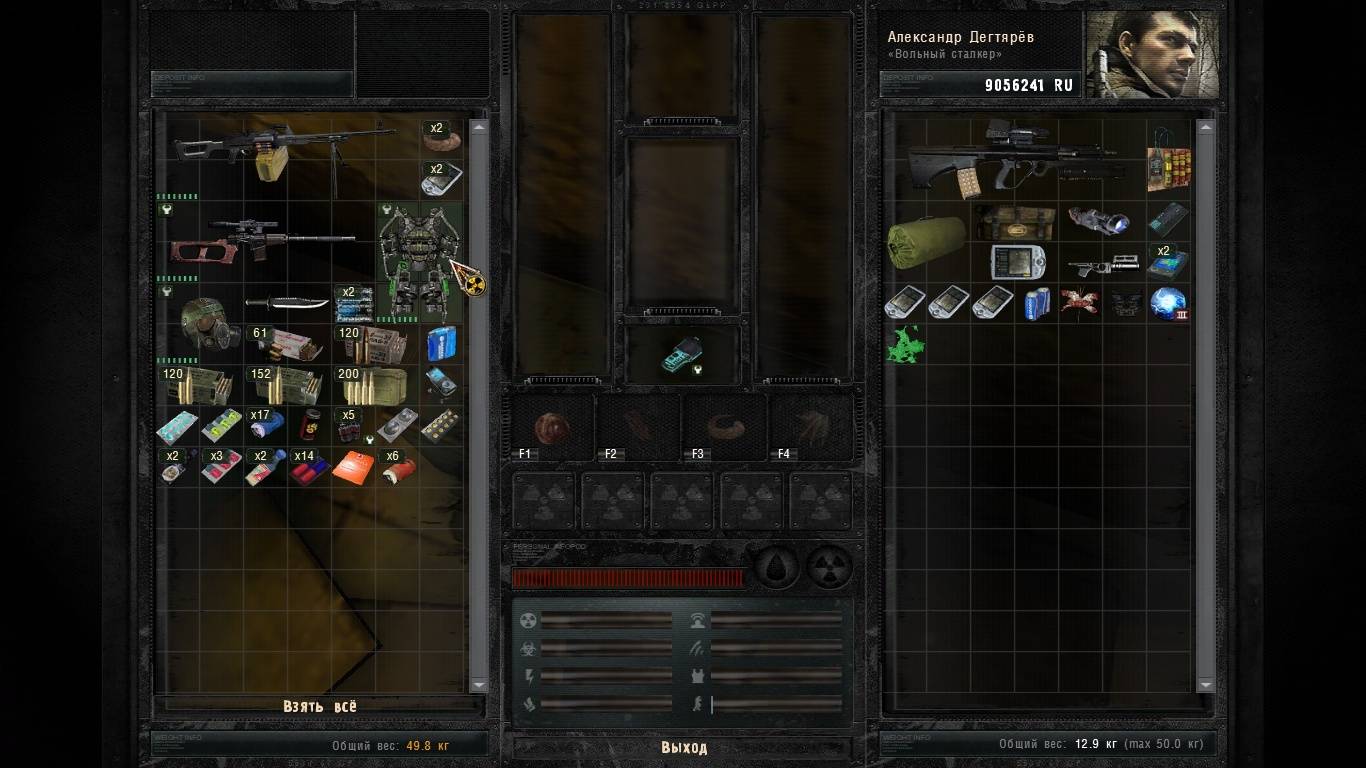Select the combat knife
This screenshot has width=1366, height=768.
[x=286, y=302]
